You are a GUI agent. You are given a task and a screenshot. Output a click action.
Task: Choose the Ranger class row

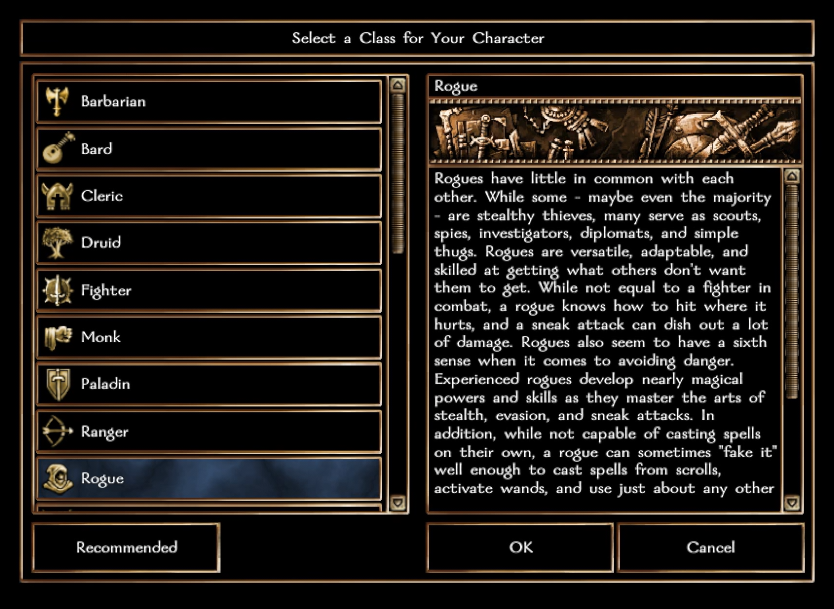209,432
